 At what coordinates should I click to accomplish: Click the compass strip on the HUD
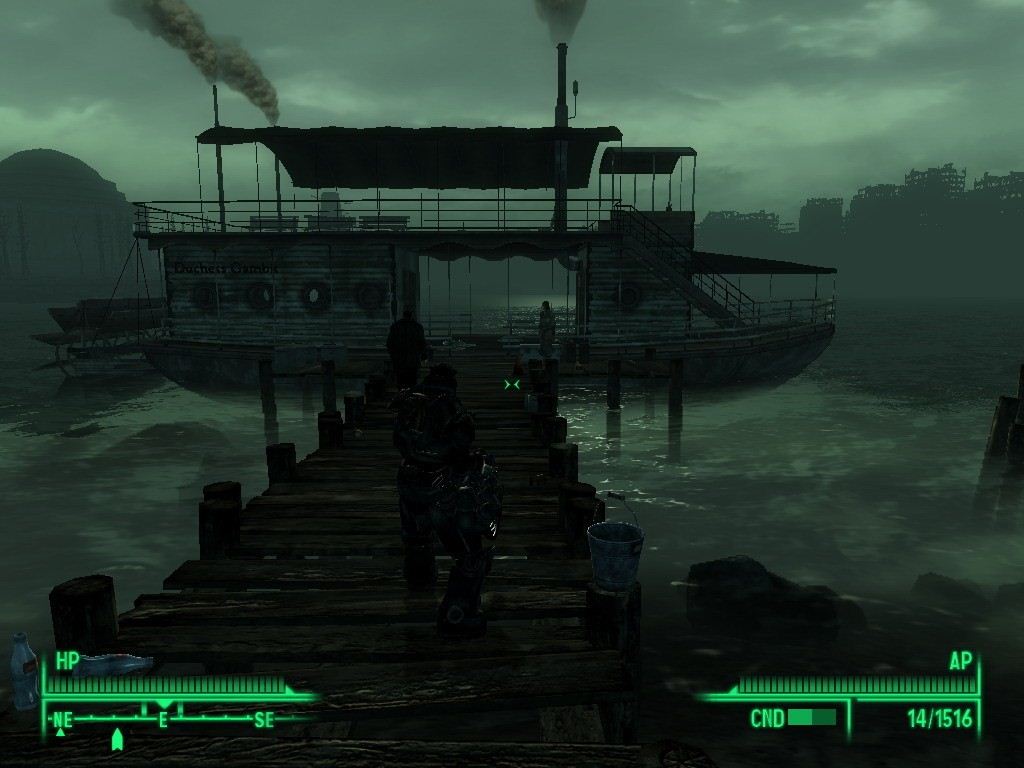(x=163, y=718)
